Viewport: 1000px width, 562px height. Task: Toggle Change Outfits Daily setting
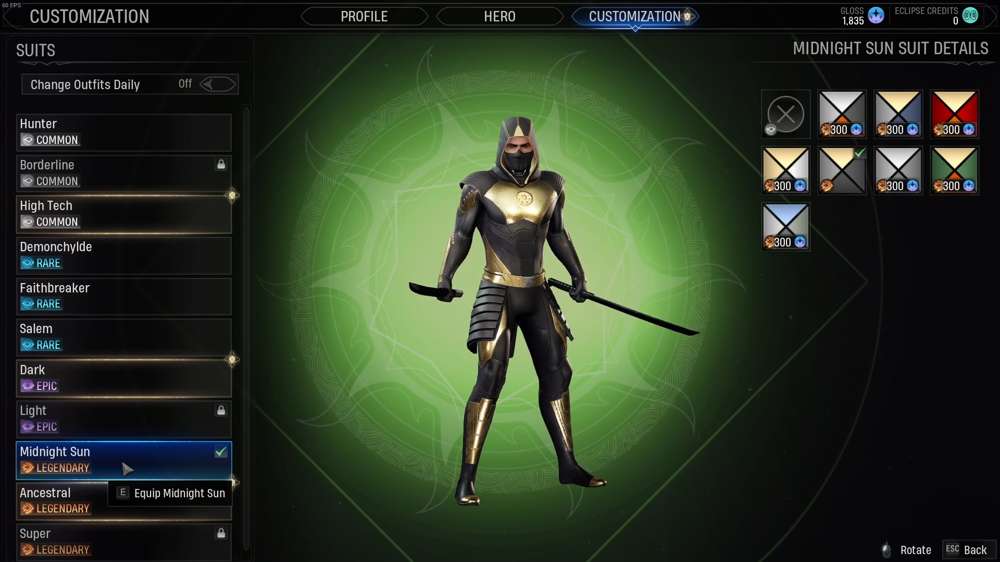tap(218, 84)
